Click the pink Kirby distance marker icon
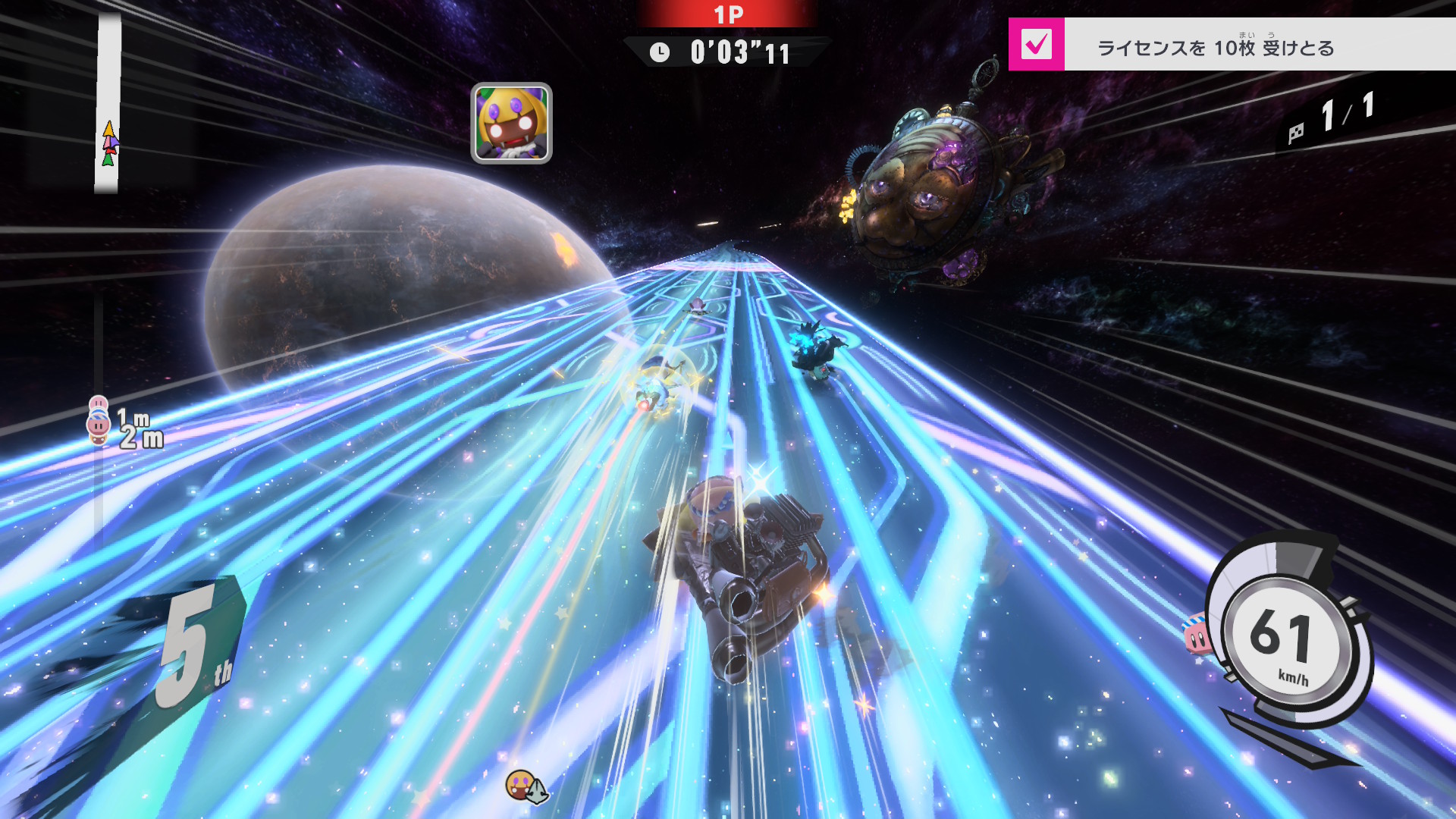 [x=99, y=423]
